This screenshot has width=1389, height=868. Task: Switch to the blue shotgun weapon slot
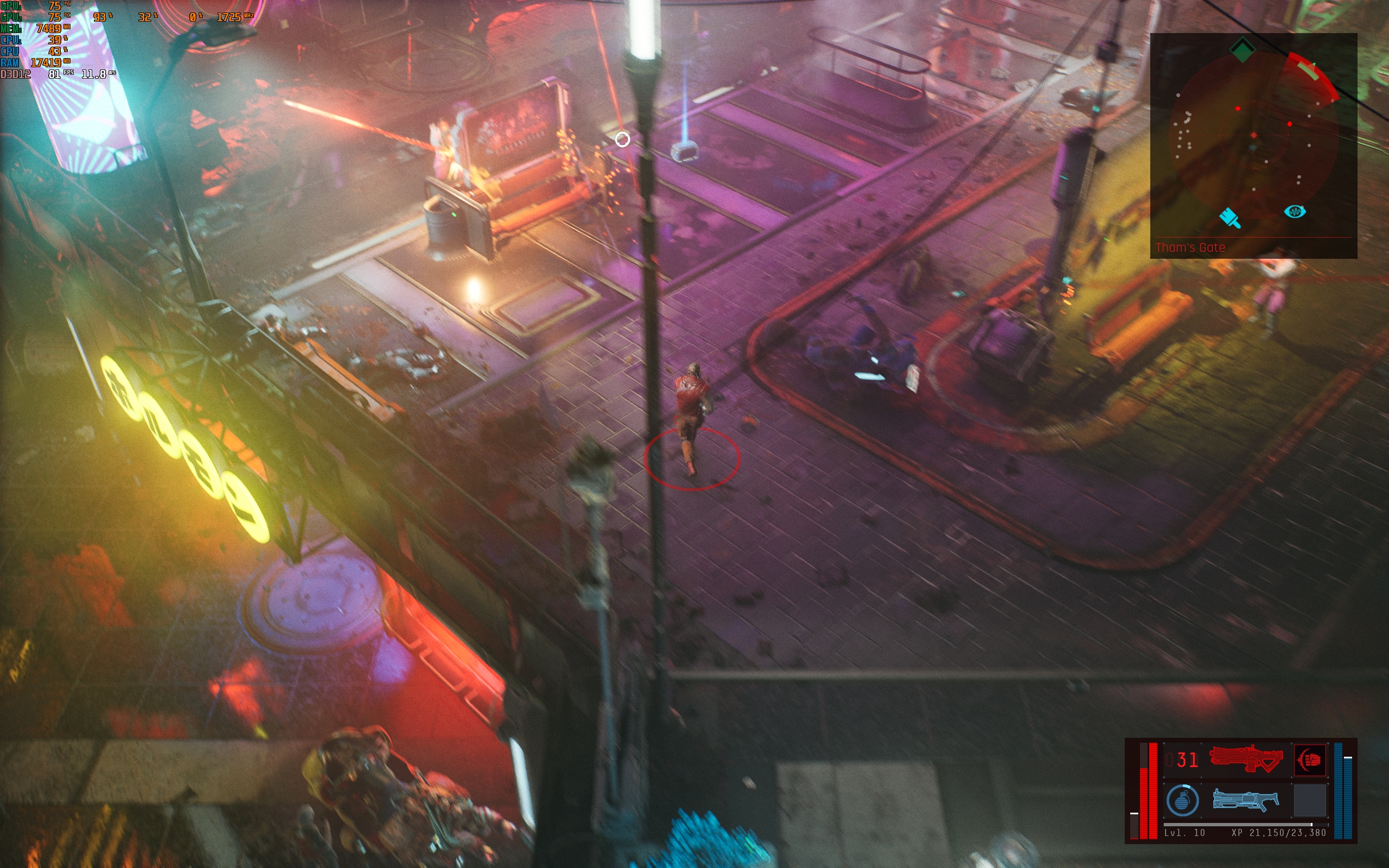[x=1246, y=799]
